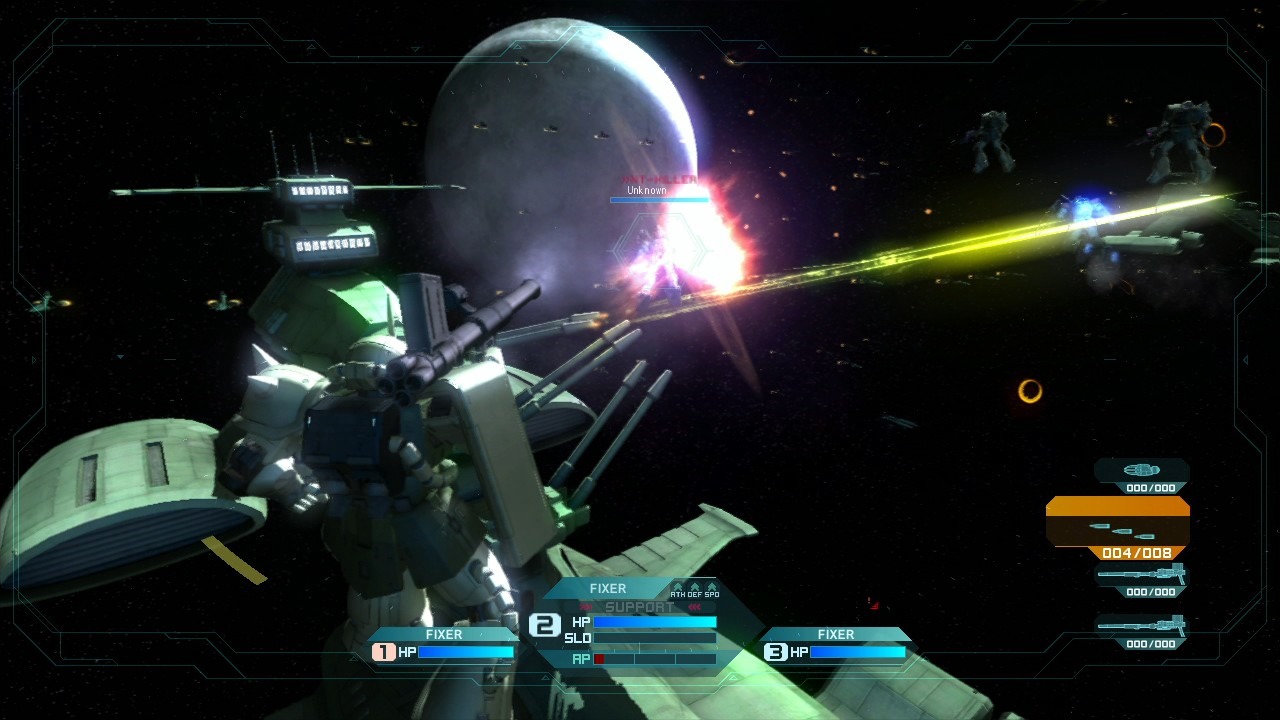Select the SPD boost arrow icon
The height and width of the screenshot is (720, 1280).
pyautogui.click(x=711, y=589)
